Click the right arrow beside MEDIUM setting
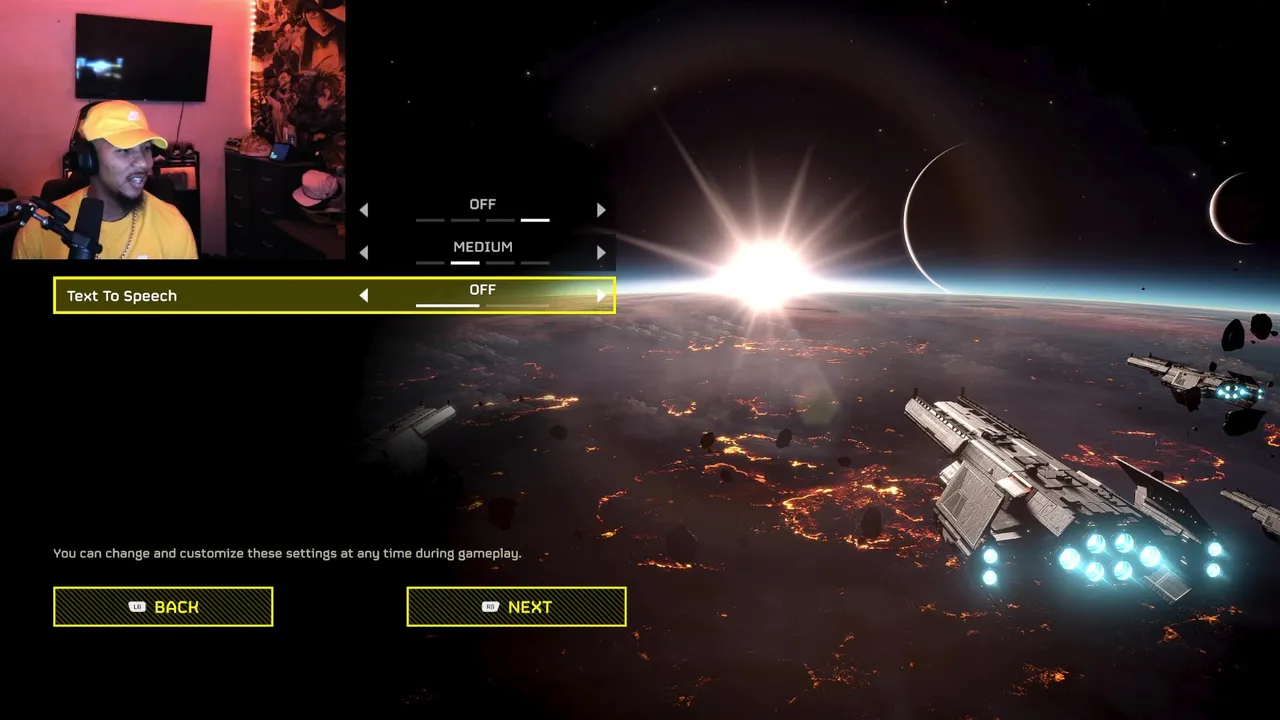Viewport: 1280px width, 720px height. (x=601, y=253)
